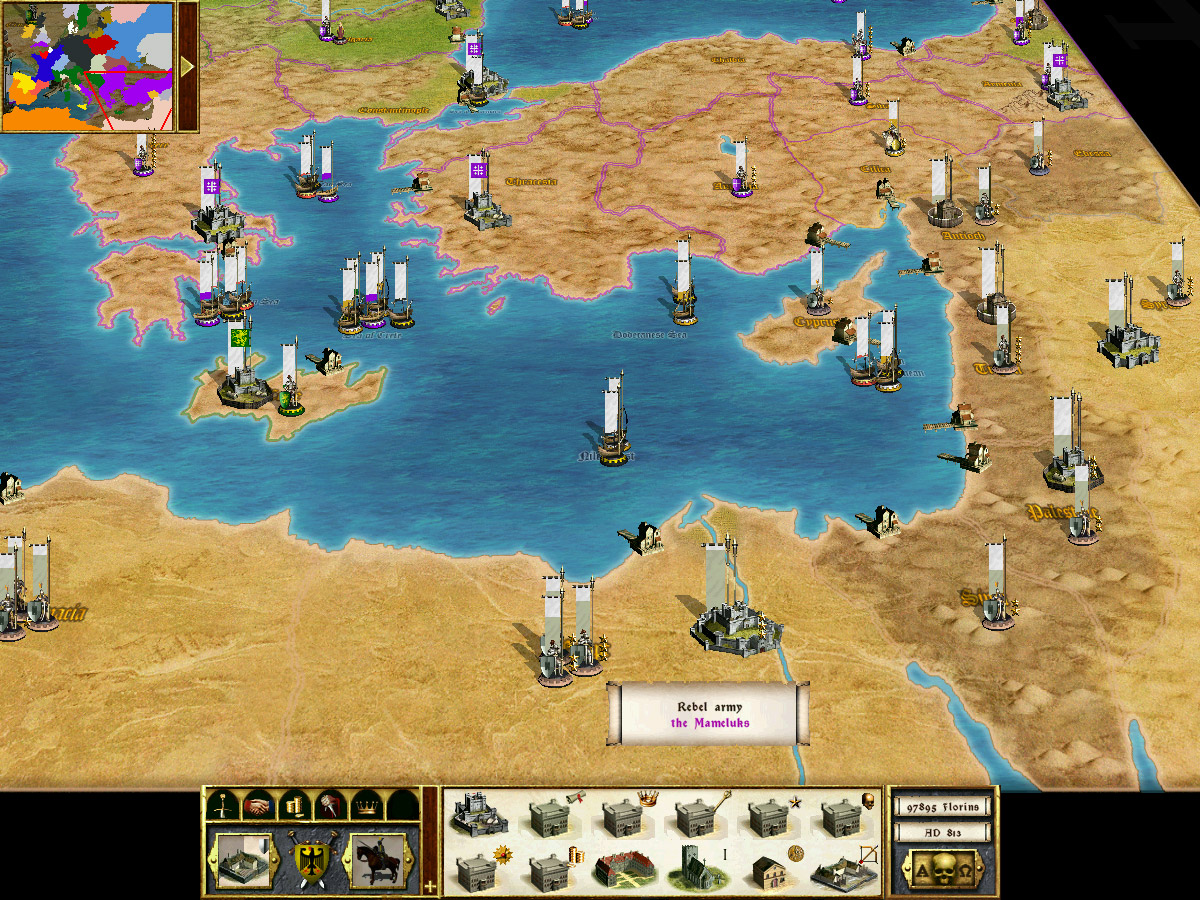Expand the minimap with the gold arrow
The width and height of the screenshot is (1200, 900).
pyautogui.click(x=186, y=66)
